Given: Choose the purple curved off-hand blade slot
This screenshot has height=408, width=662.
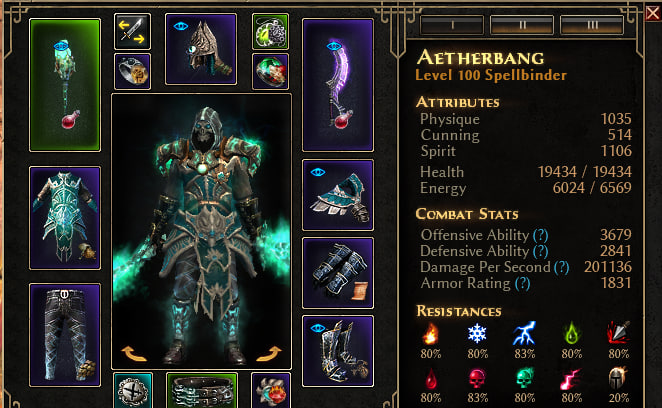Looking at the screenshot, I should [x=337, y=84].
